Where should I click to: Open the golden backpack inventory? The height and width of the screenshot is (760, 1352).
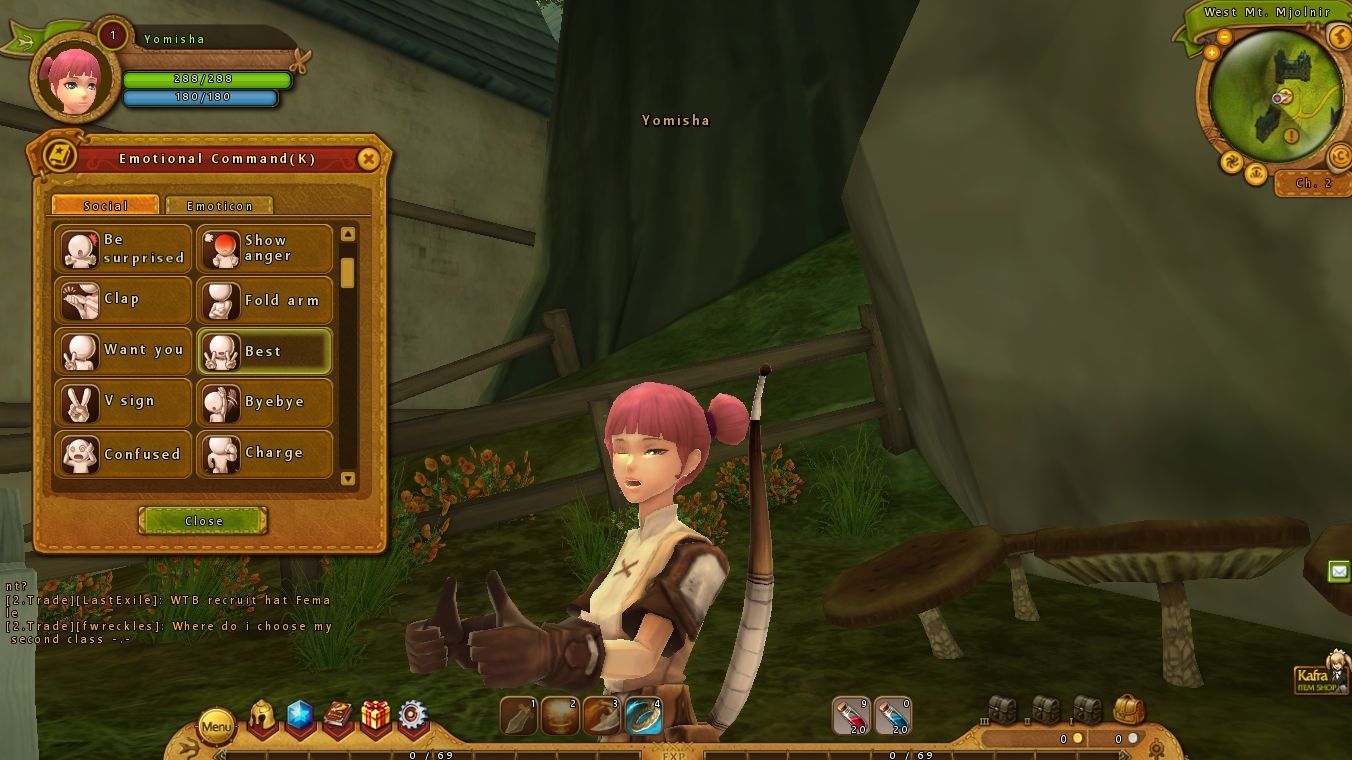pyautogui.click(x=1128, y=710)
